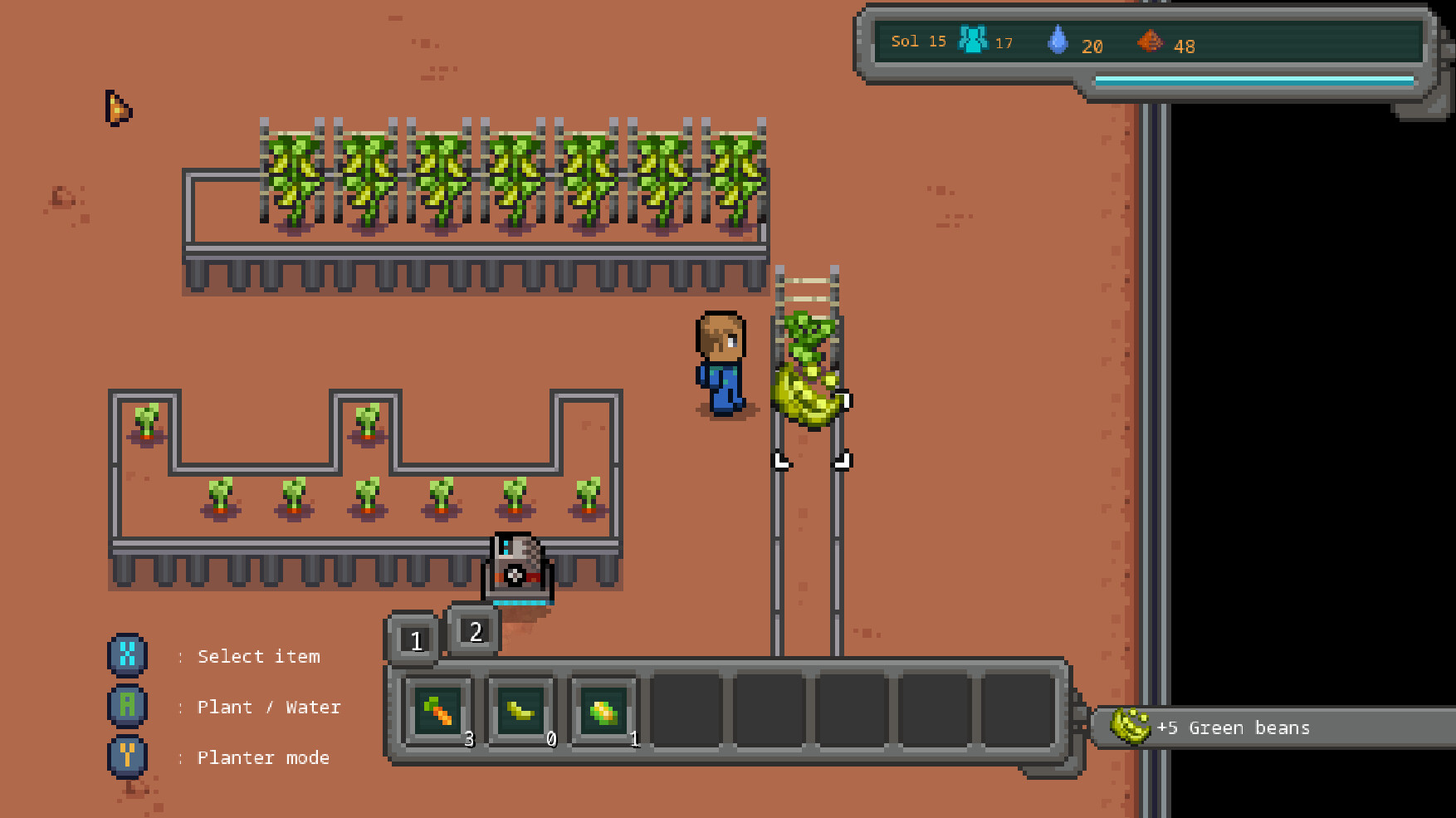Click the Planter mode label
Screen dimensions: 1456x818
click(x=263, y=757)
